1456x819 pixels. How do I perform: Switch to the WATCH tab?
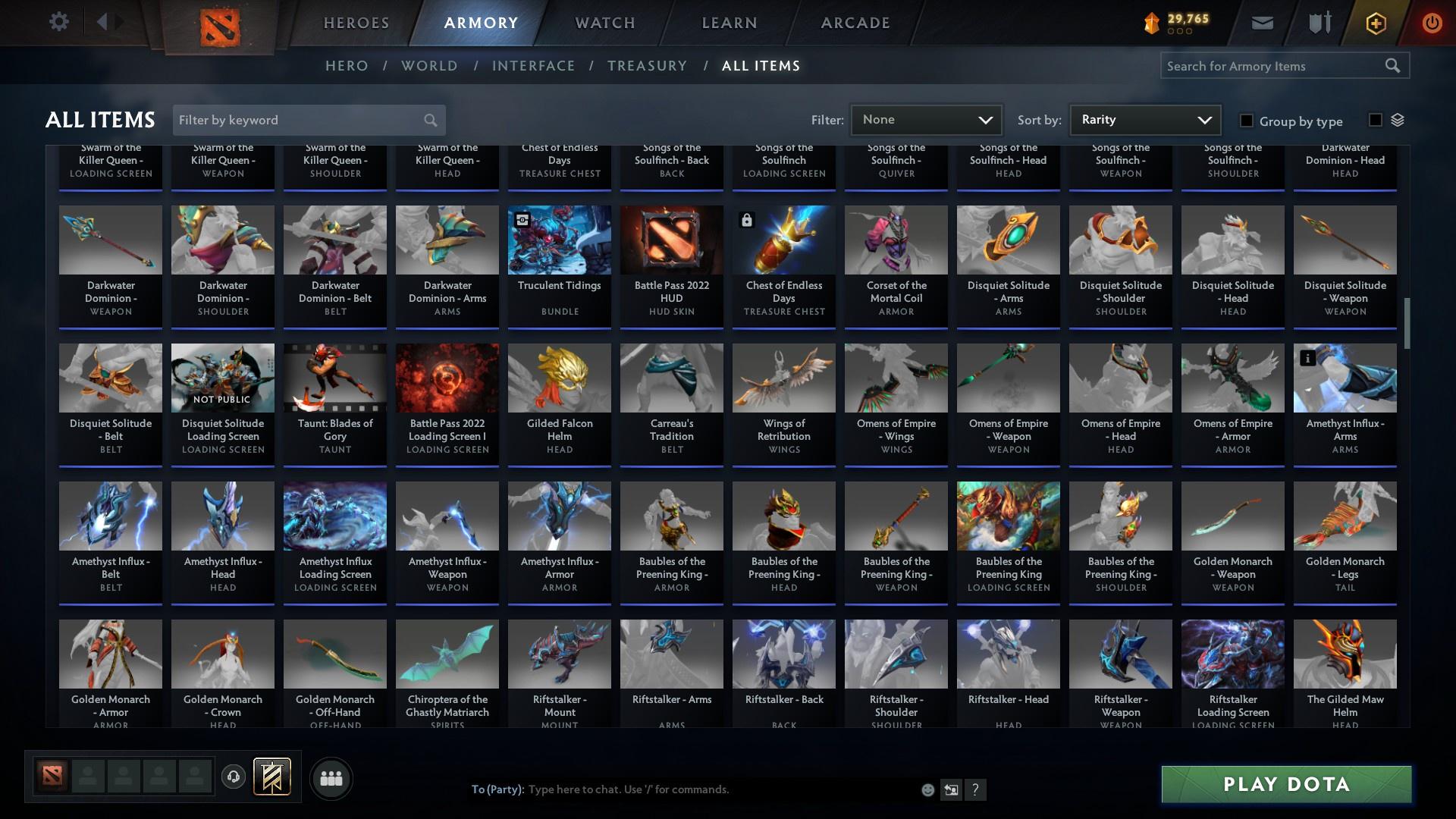point(604,23)
